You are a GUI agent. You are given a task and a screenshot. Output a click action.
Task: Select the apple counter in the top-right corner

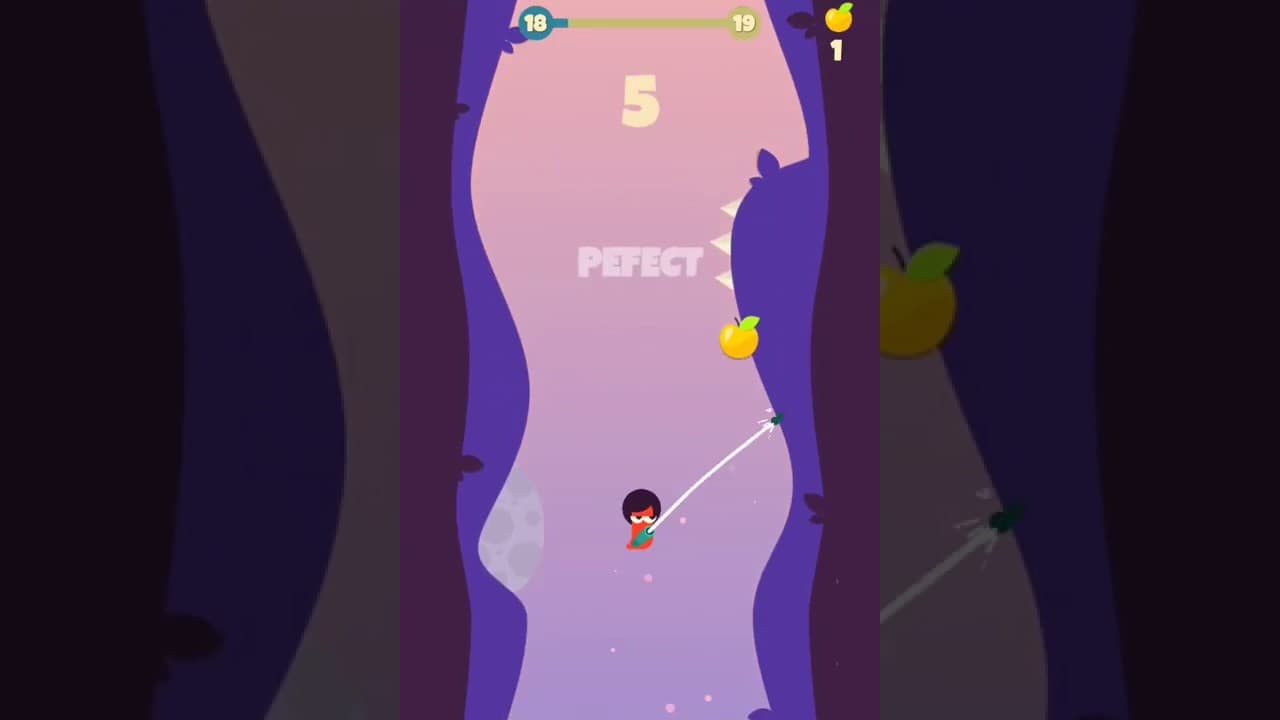coord(838,18)
